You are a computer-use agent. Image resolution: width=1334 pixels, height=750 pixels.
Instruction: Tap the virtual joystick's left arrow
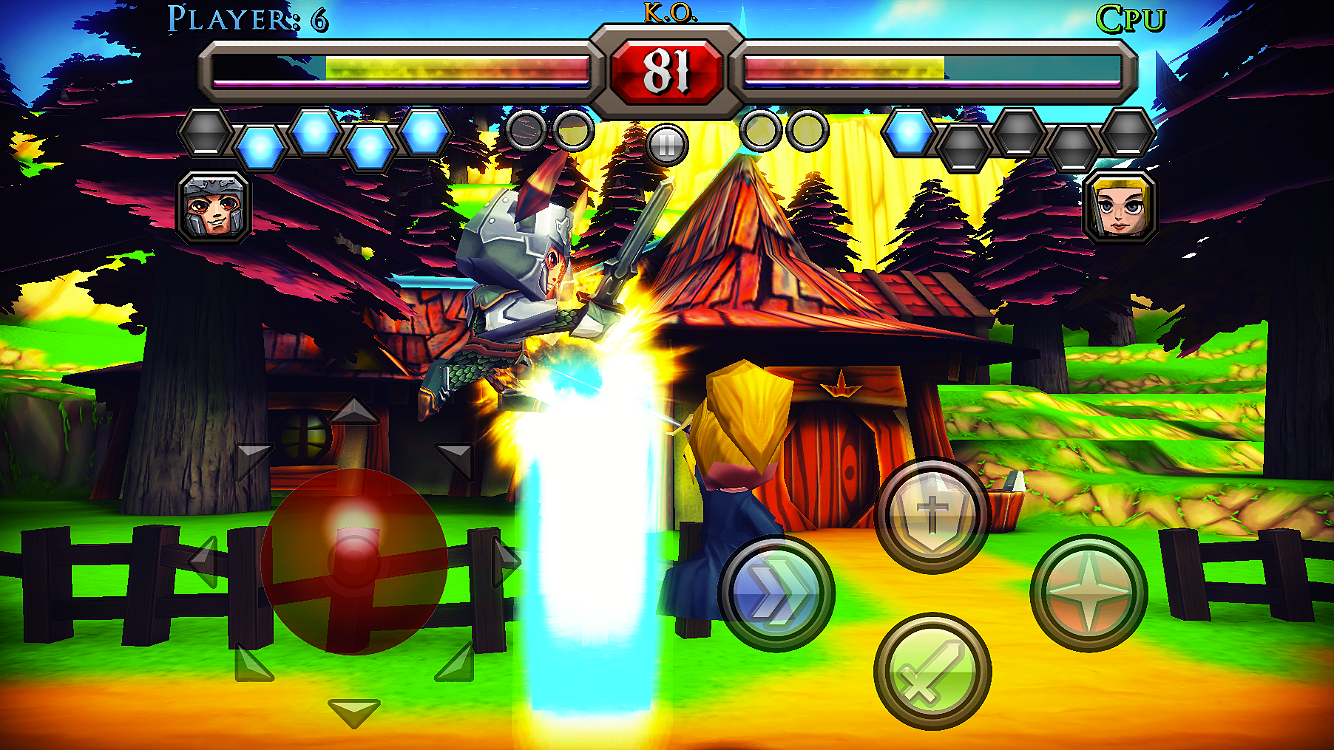(x=205, y=562)
